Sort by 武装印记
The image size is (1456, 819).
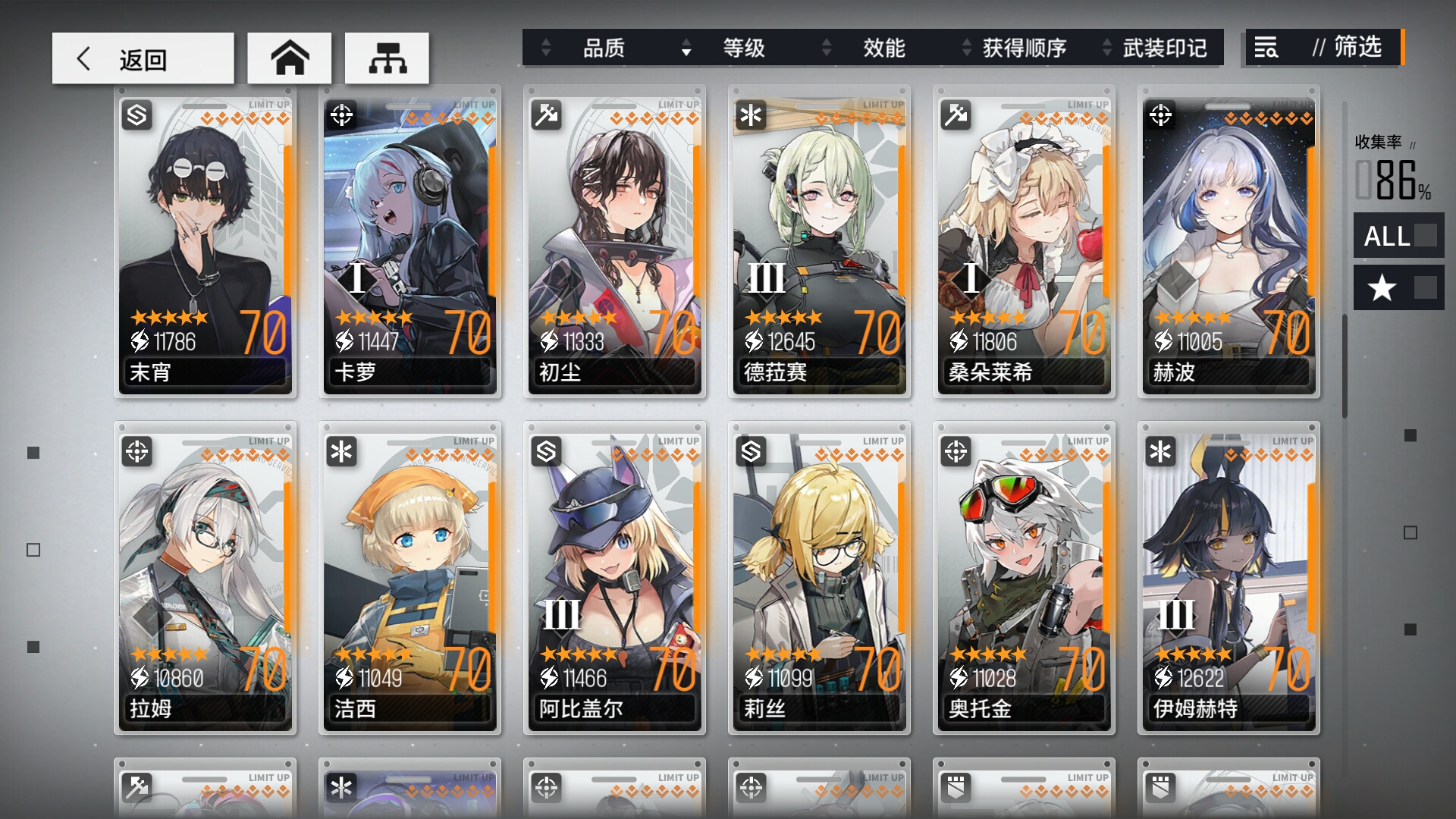(1164, 49)
